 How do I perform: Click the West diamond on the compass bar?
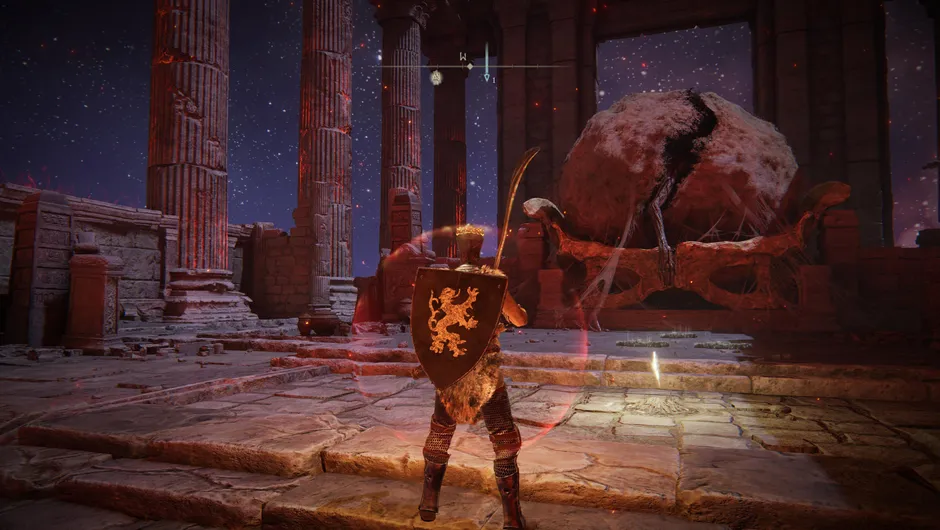click(469, 66)
